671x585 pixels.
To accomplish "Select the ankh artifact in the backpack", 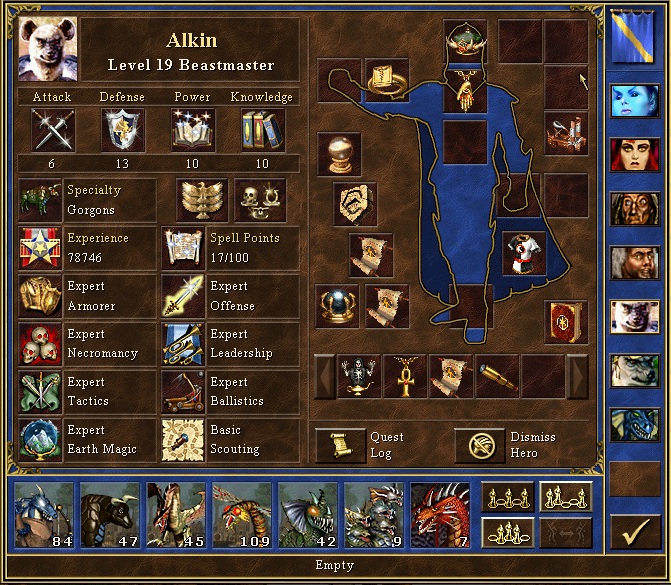I will [405, 377].
